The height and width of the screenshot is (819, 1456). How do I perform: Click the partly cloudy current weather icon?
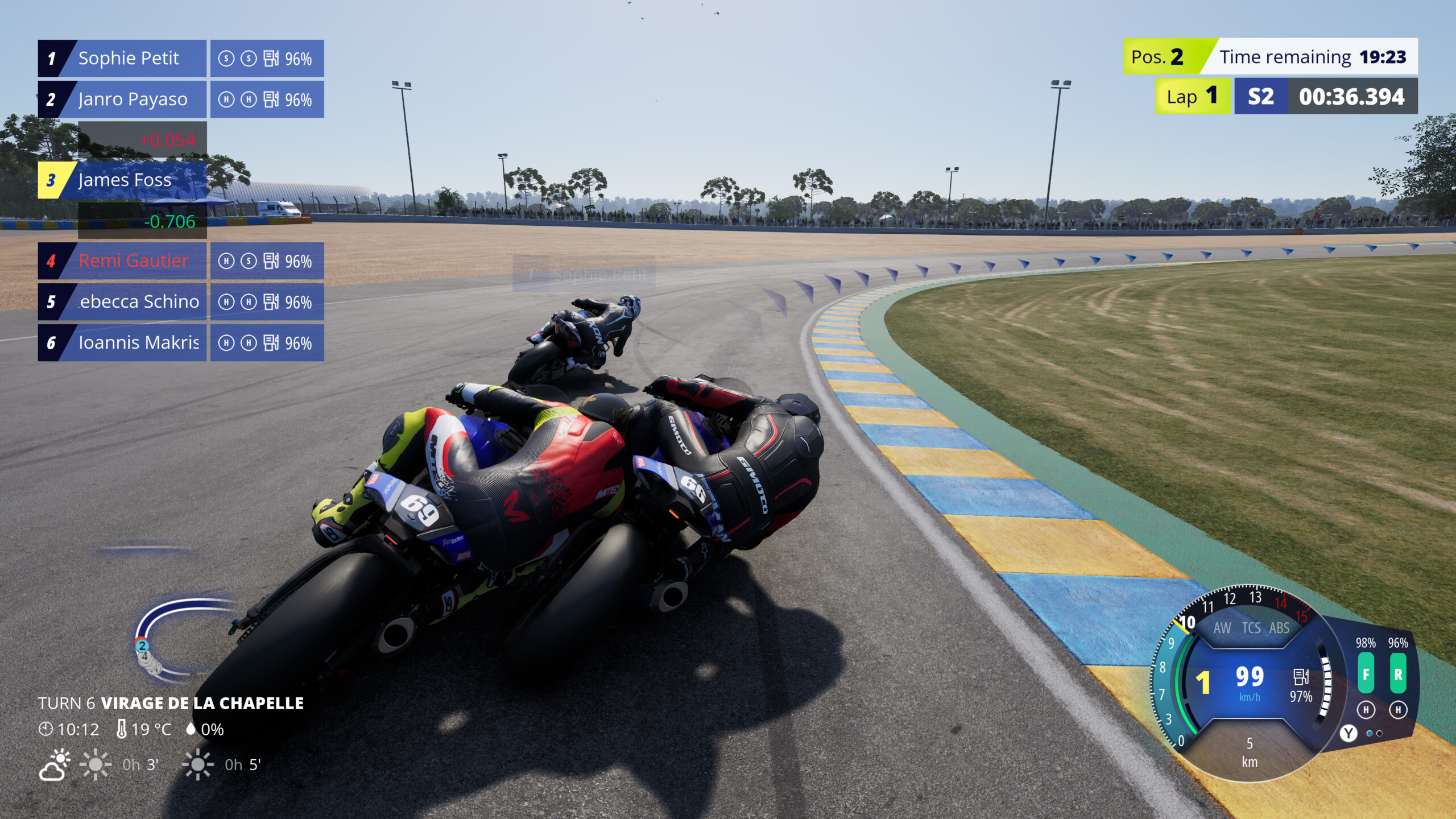click(55, 765)
